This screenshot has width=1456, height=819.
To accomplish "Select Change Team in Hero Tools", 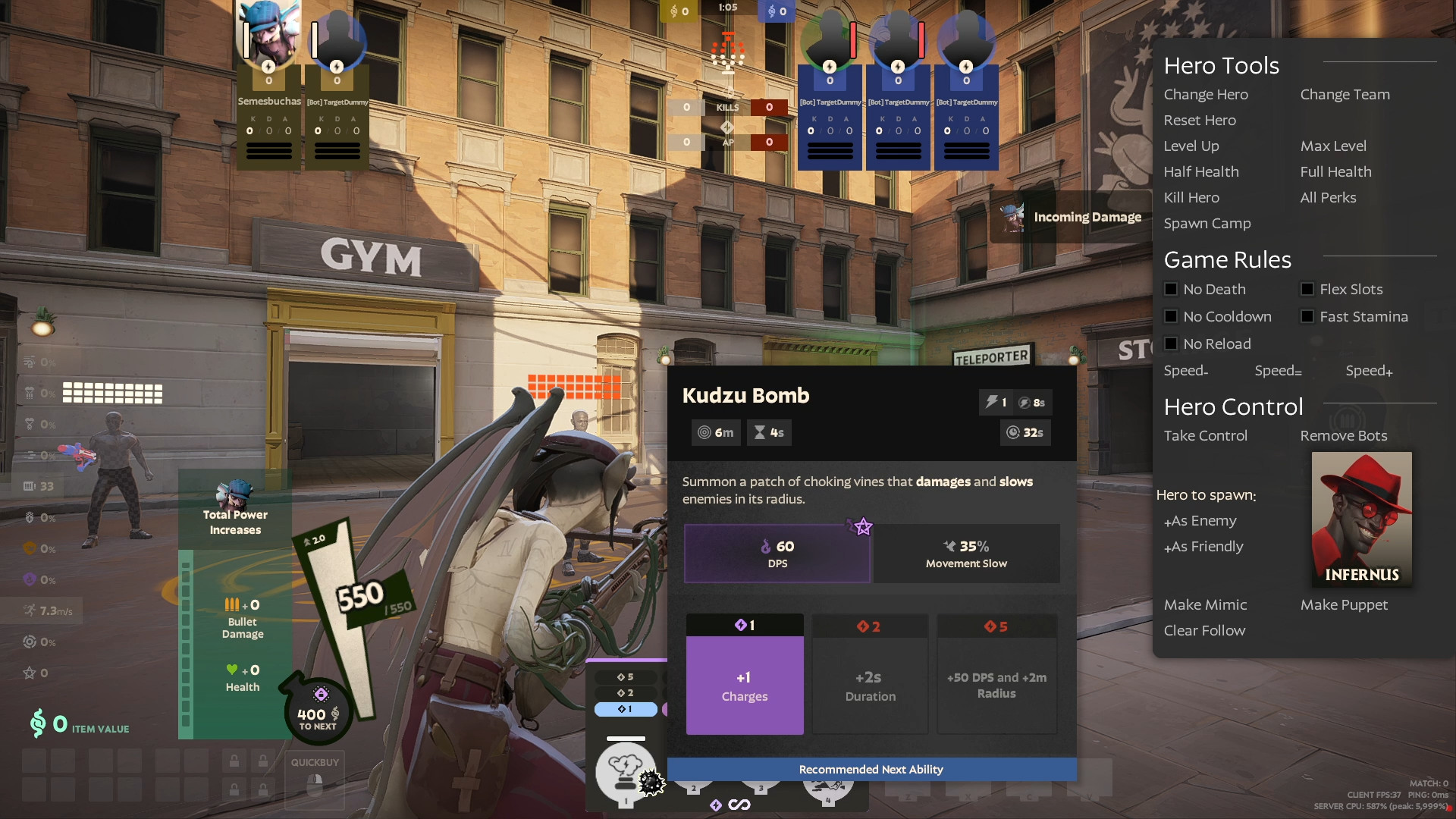I will [1345, 95].
